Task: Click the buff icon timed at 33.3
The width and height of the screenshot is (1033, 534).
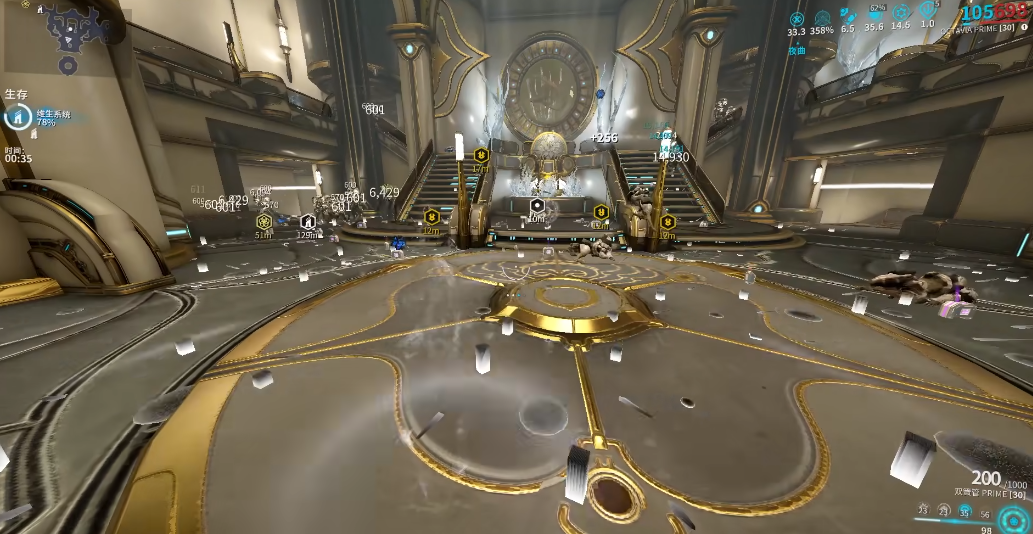Action: (797, 18)
